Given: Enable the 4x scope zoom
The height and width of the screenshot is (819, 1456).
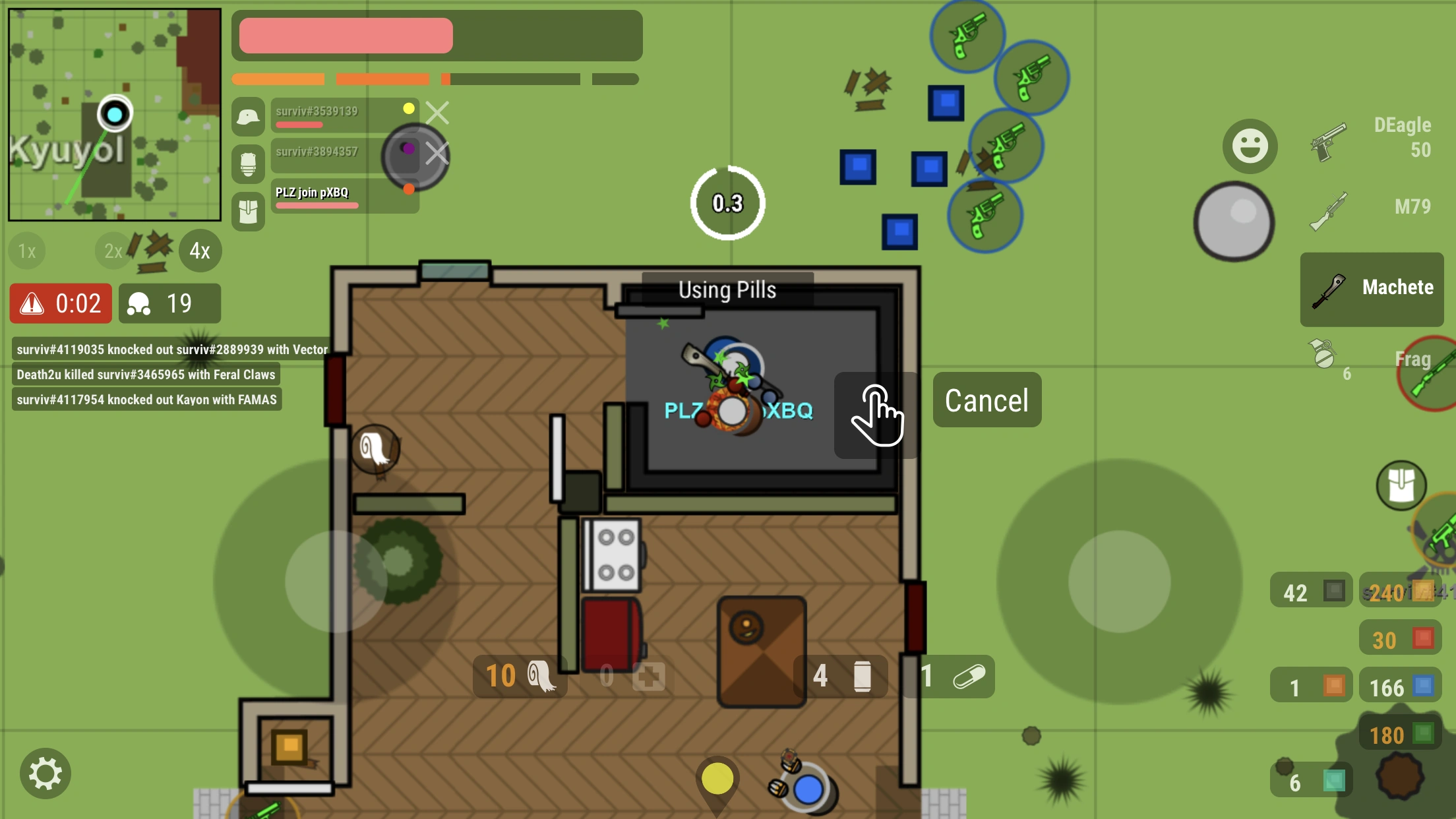Looking at the screenshot, I should [200, 251].
